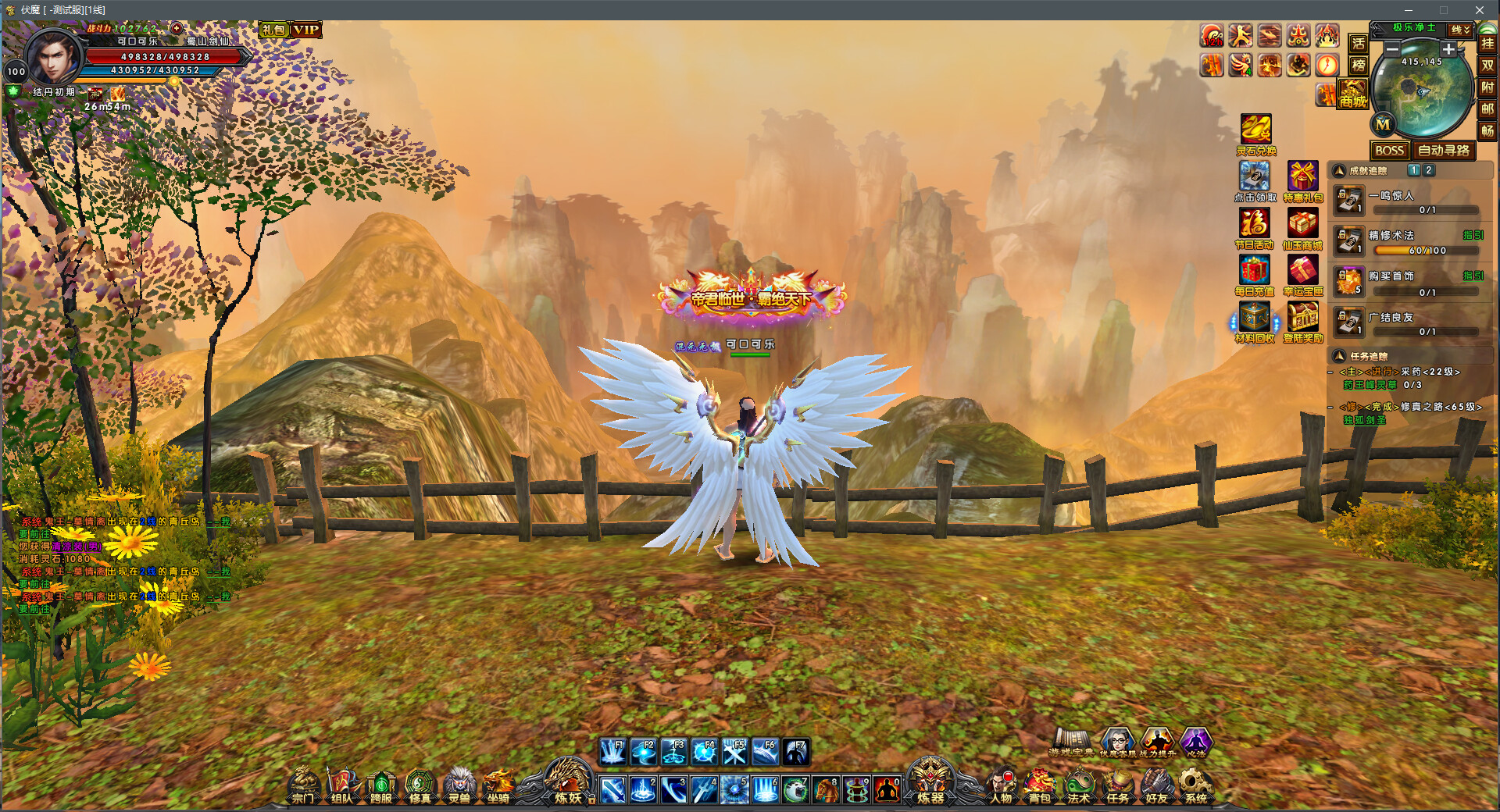Switch to tab 2 in achievement tracker
The height and width of the screenshot is (812, 1500).
(1430, 169)
